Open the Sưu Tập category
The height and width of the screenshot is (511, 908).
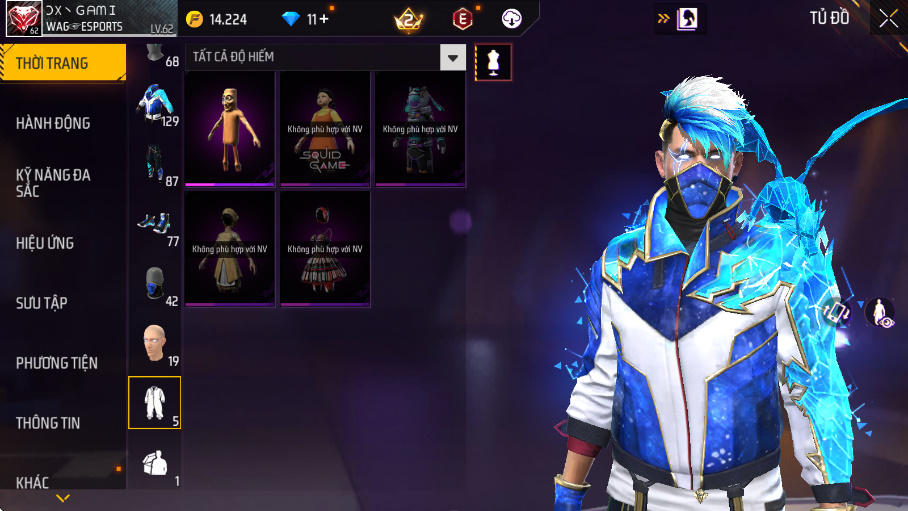coord(42,303)
